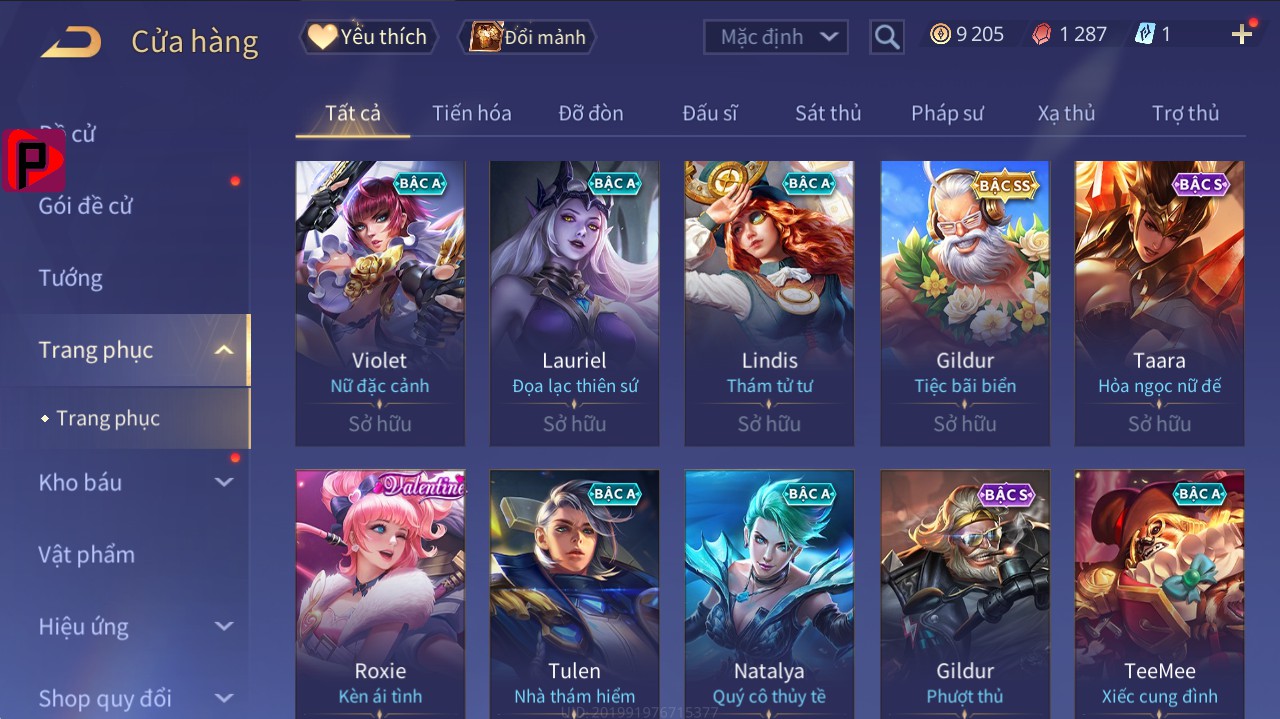Open the Vật phẩm section
Viewport: 1280px width, 719px height.
pos(86,554)
